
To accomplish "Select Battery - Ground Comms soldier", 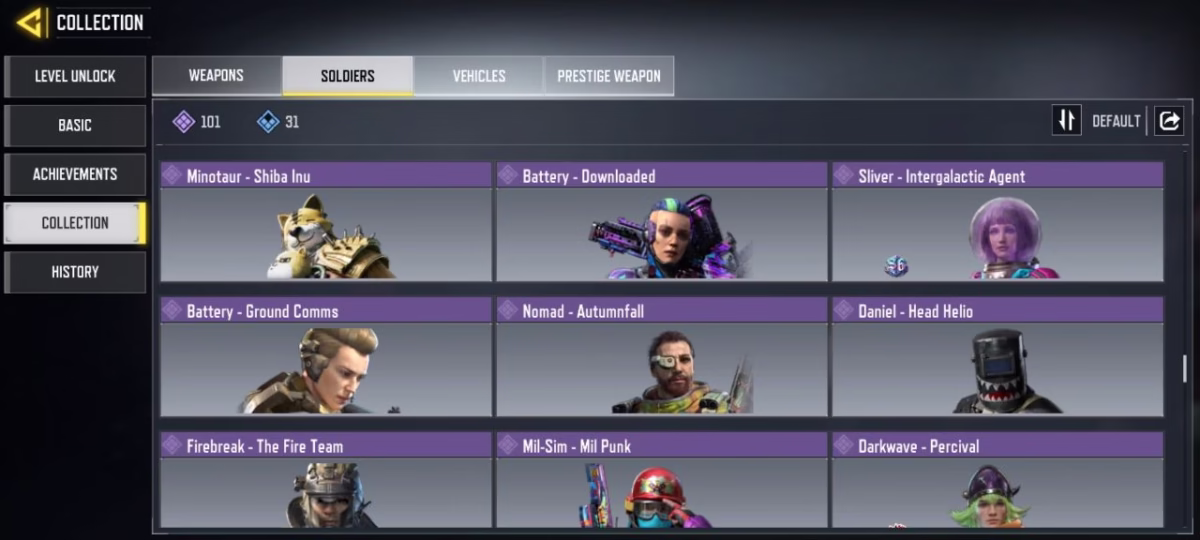I will pyautogui.click(x=326, y=356).
